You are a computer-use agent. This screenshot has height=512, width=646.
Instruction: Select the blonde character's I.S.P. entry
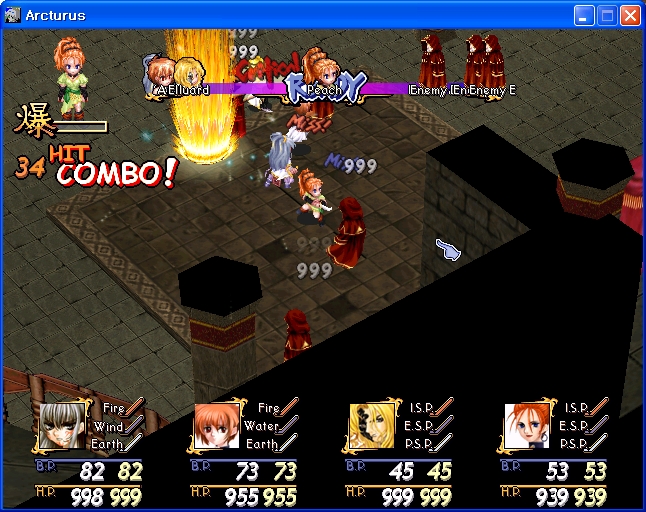(422, 409)
